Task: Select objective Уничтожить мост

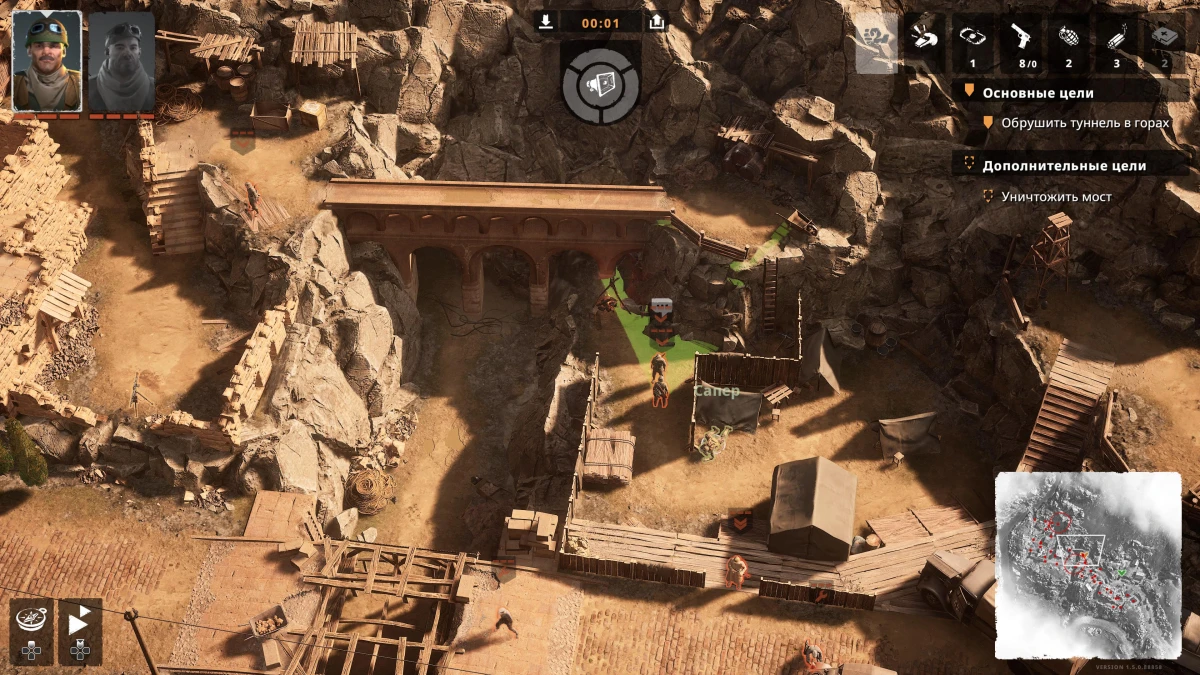Action: point(1056,196)
